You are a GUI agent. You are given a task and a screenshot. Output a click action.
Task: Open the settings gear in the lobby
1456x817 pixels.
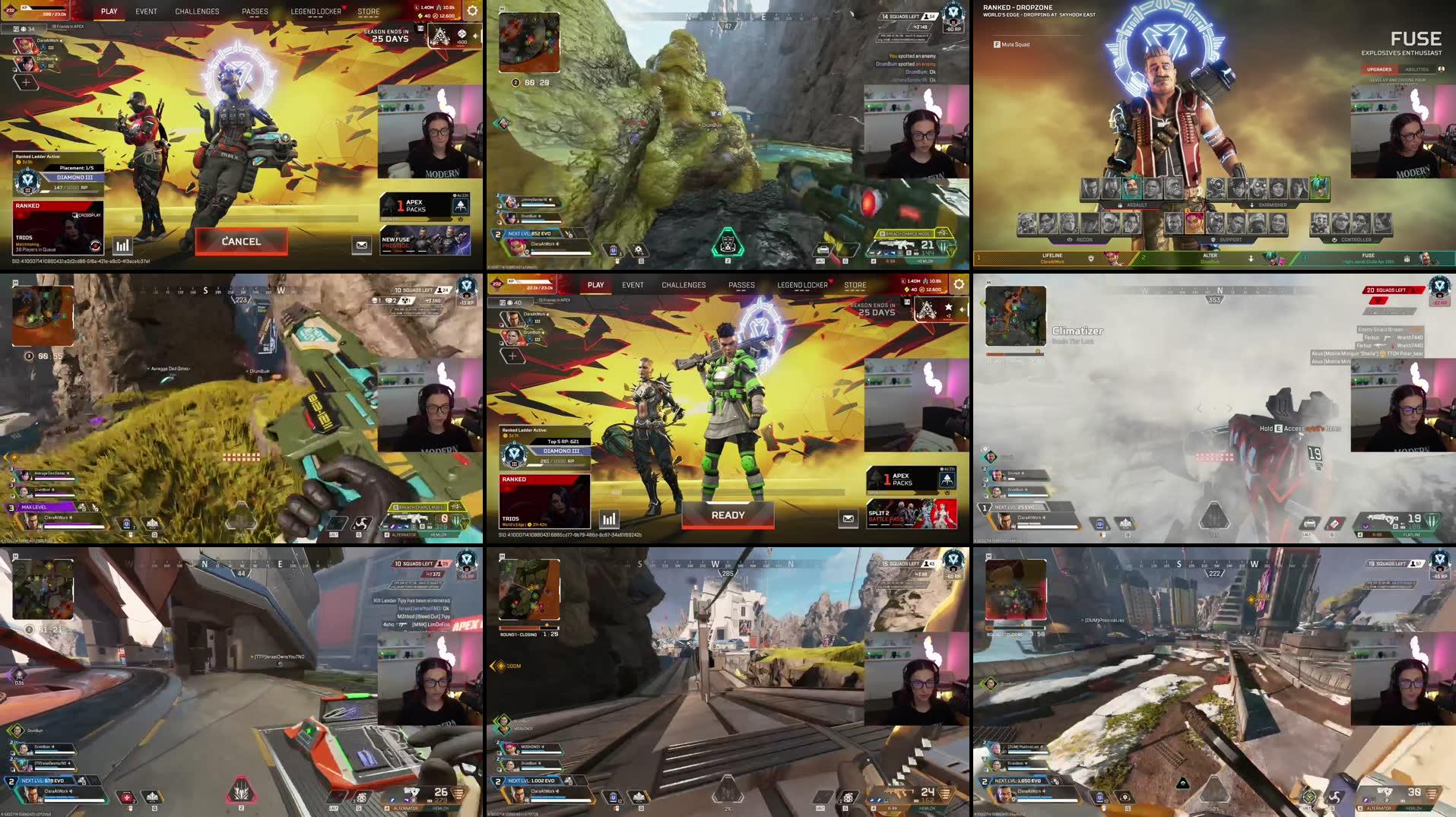(x=472, y=11)
